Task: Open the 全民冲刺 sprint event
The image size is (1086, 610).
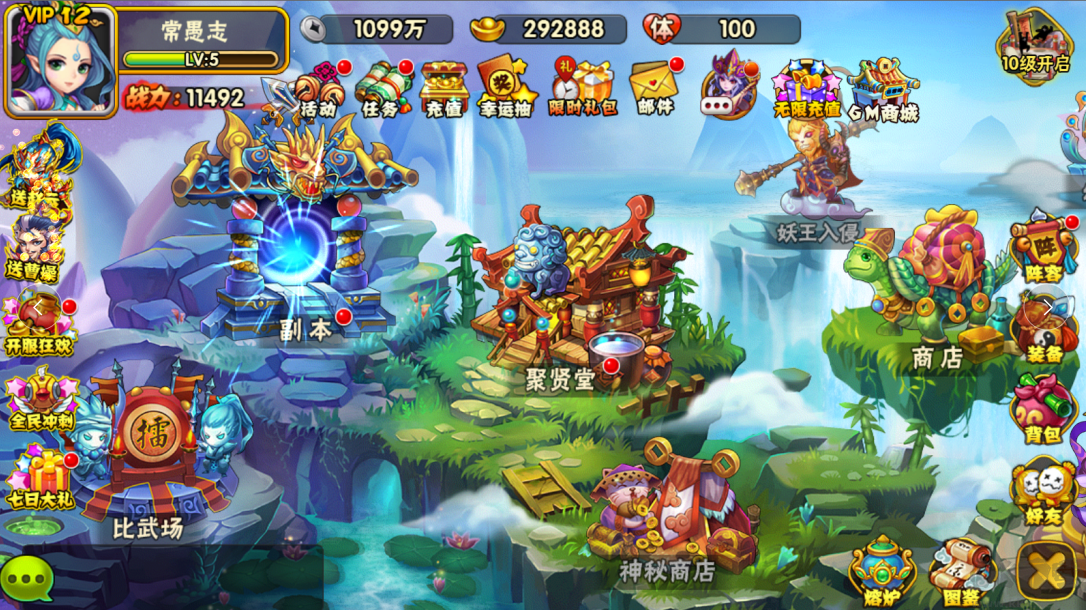Action: point(40,399)
